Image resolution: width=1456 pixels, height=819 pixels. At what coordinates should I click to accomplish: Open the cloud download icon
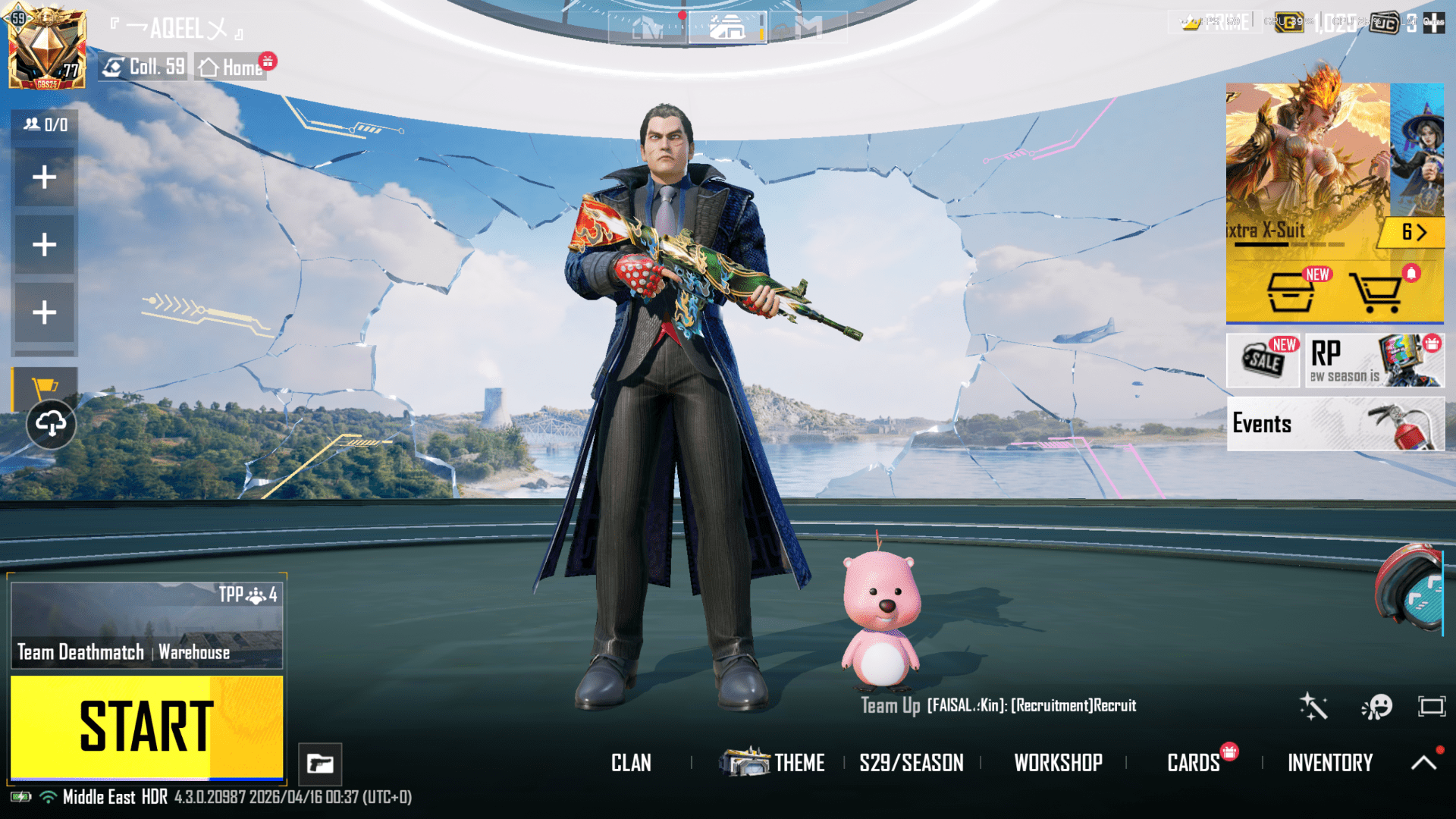click(51, 424)
